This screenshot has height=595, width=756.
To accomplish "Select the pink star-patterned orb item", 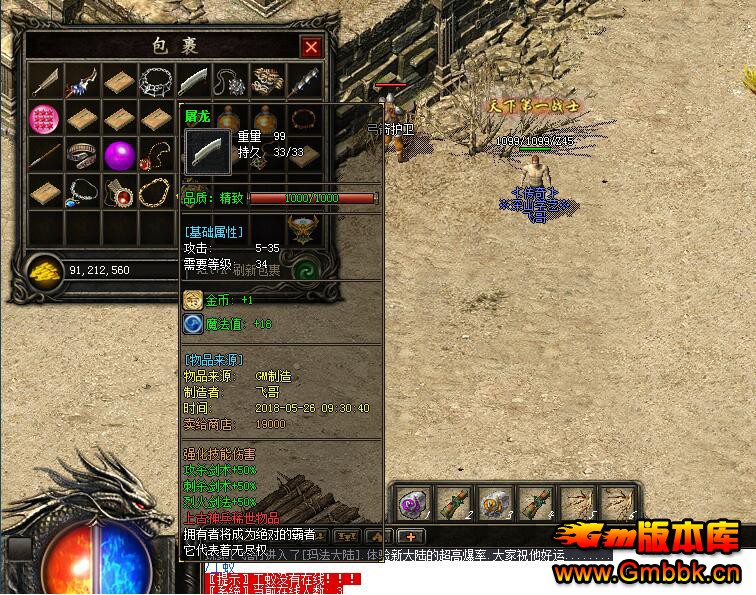I will point(46,119).
